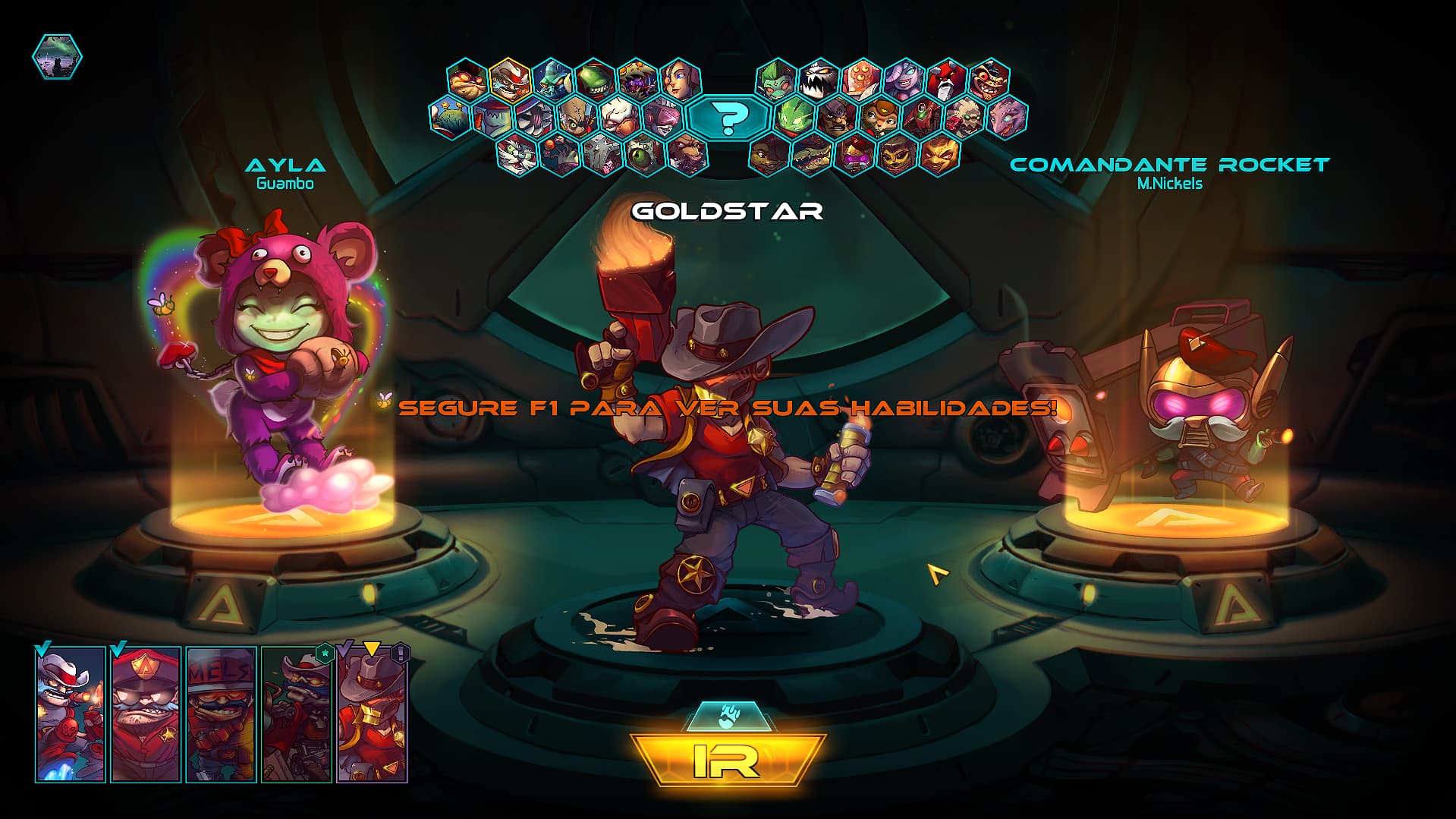Select the eyepatch soldier portrait
Image resolution: width=1456 pixels, height=819 pixels.
click(x=838, y=117)
